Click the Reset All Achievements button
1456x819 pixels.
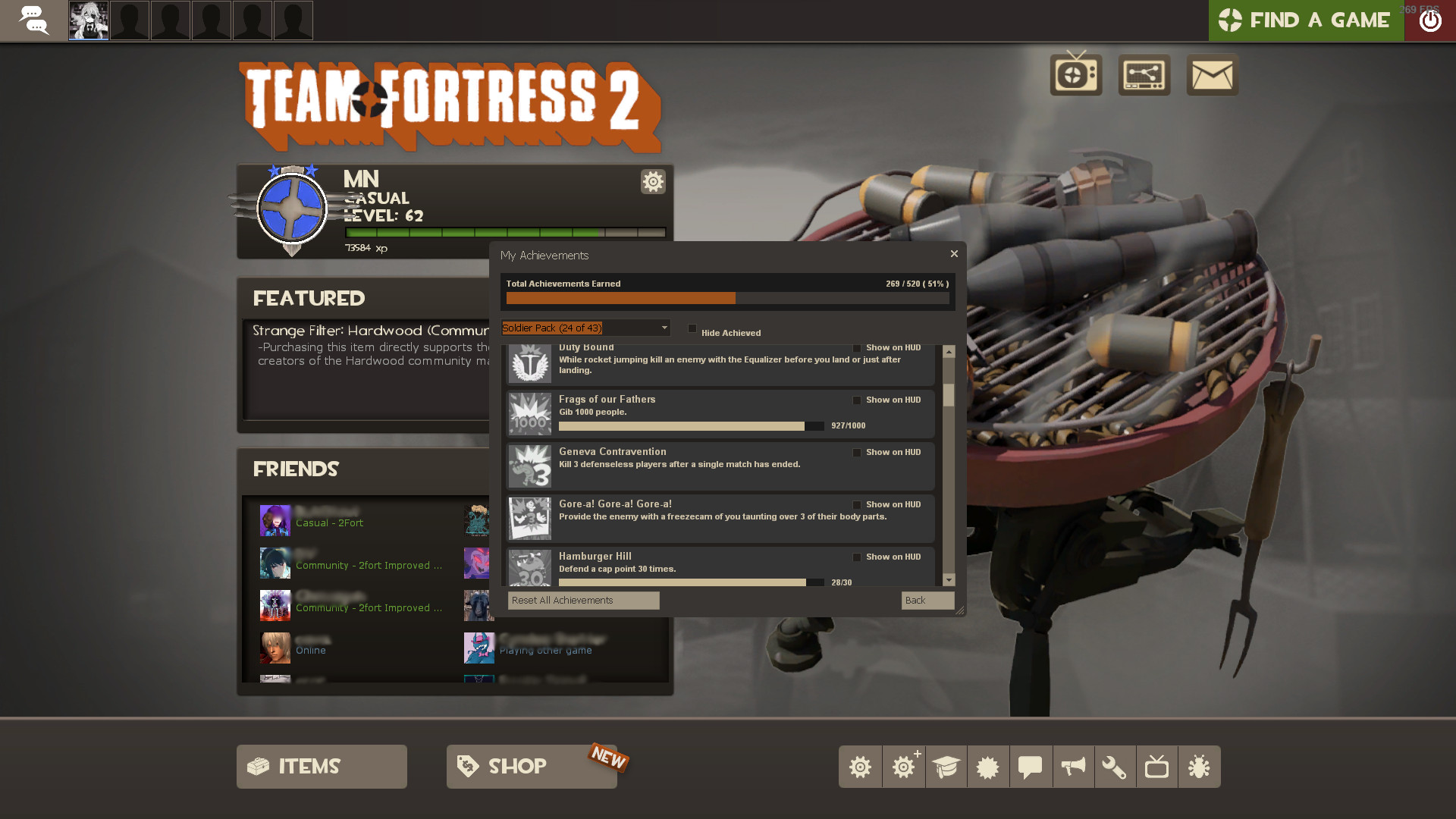pos(582,600)
